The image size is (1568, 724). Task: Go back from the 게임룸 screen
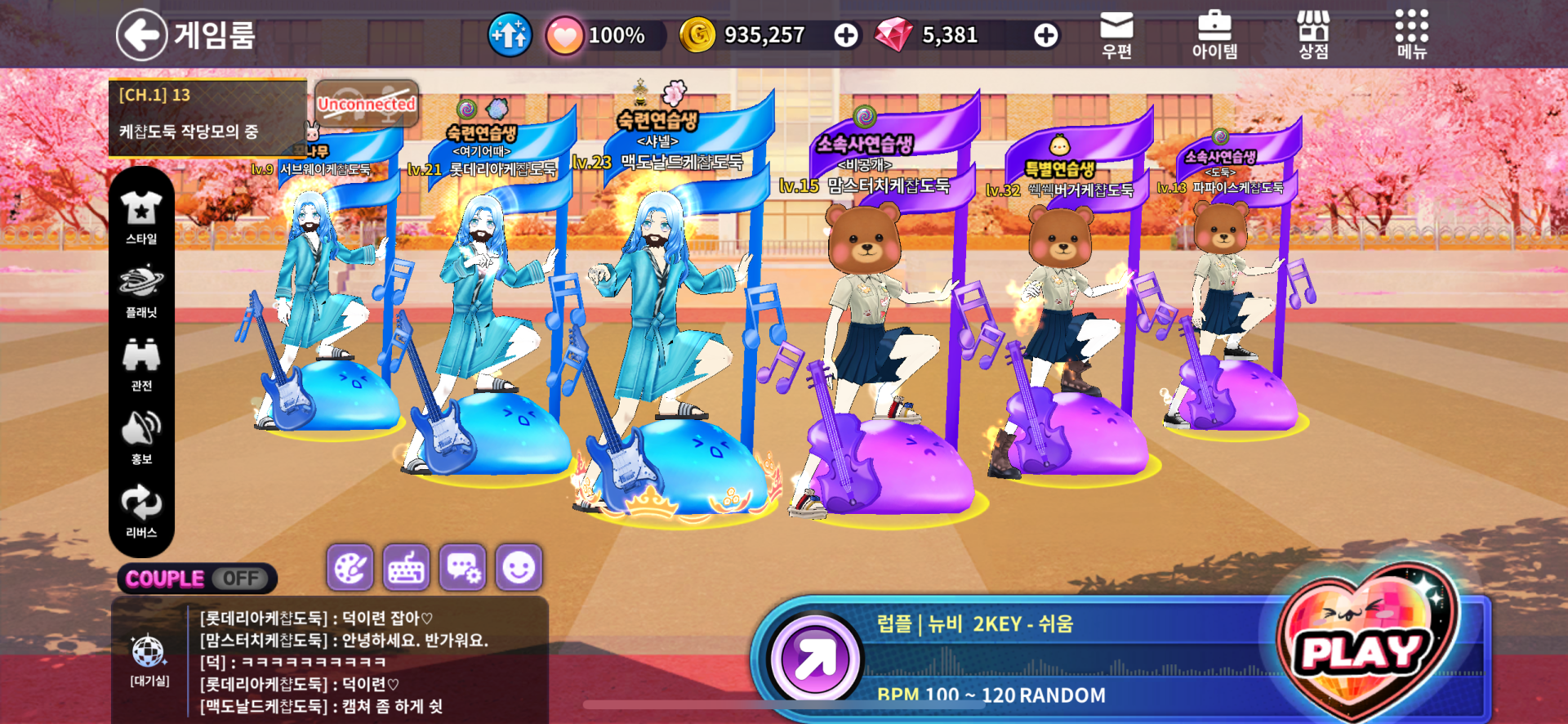(x=141, y=35)
